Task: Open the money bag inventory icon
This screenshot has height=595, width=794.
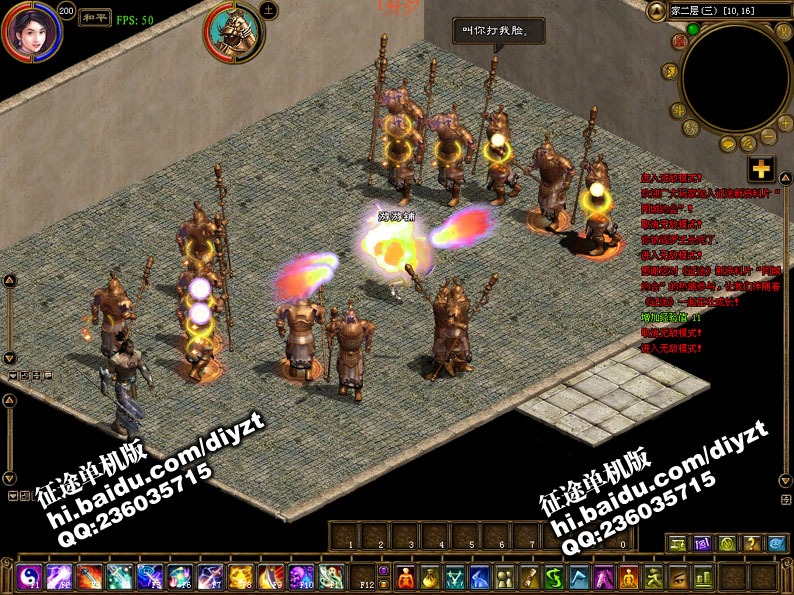Action: (x=431, y=577)
